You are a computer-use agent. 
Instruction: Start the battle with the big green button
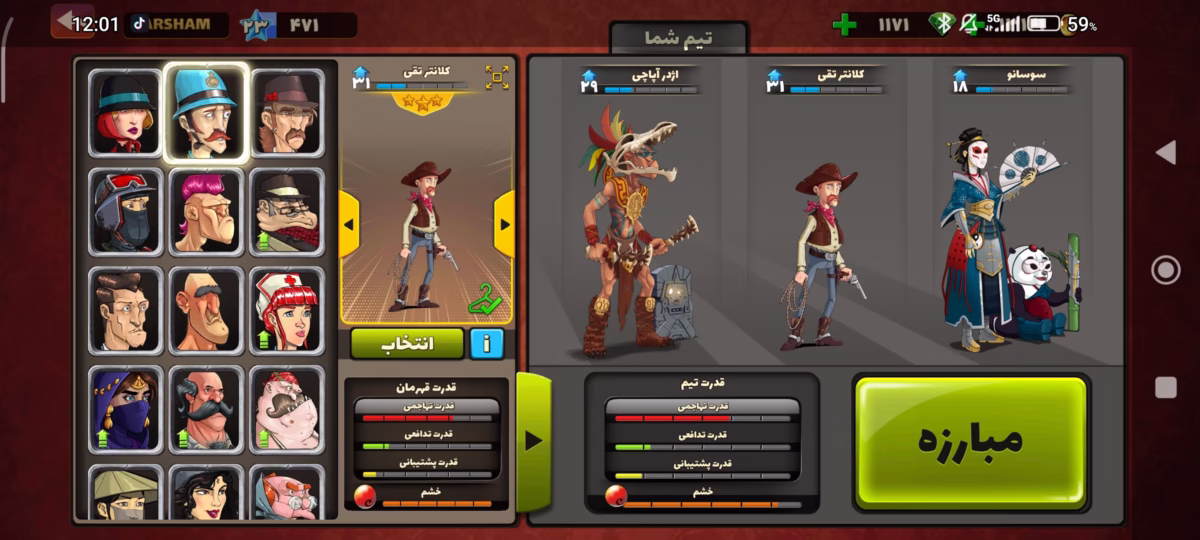pyautogui.click(x=971, y=441)
